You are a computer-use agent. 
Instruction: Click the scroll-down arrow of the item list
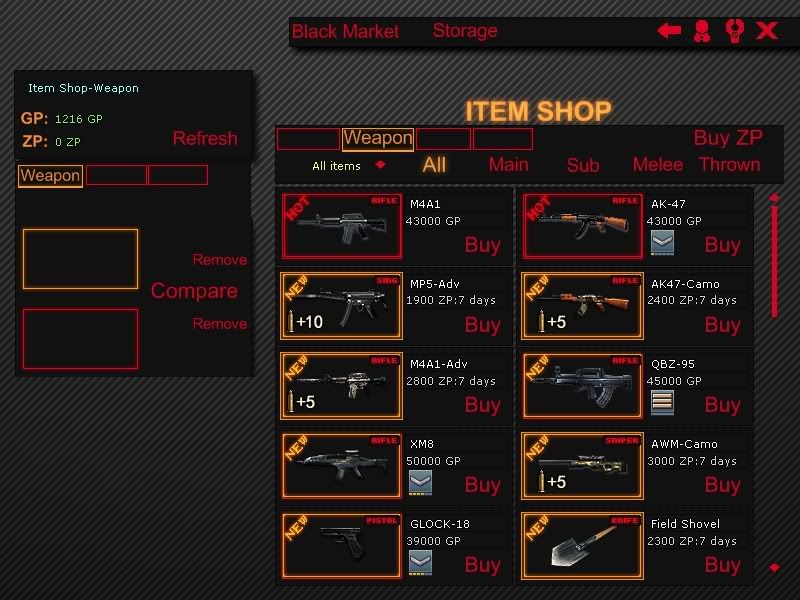[774, 568]
